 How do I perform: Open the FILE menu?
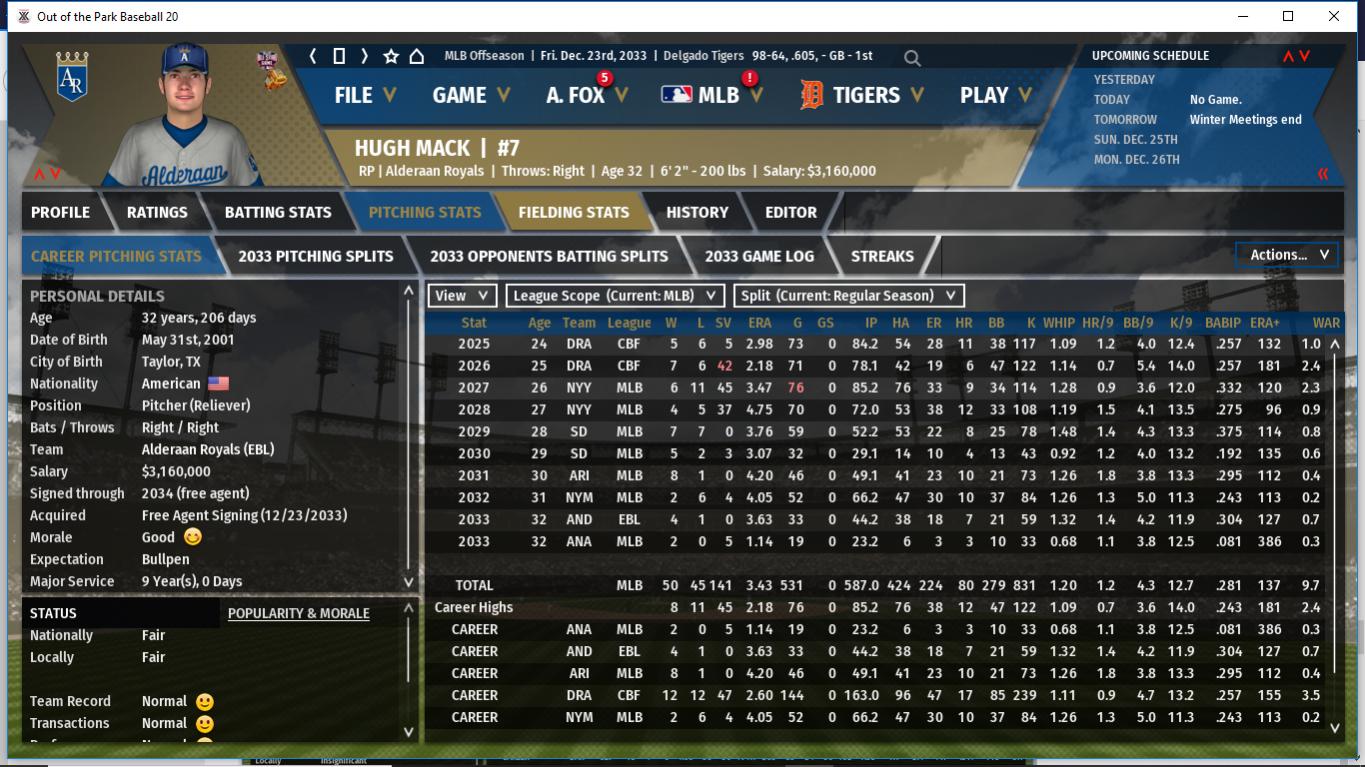point(364,95)
